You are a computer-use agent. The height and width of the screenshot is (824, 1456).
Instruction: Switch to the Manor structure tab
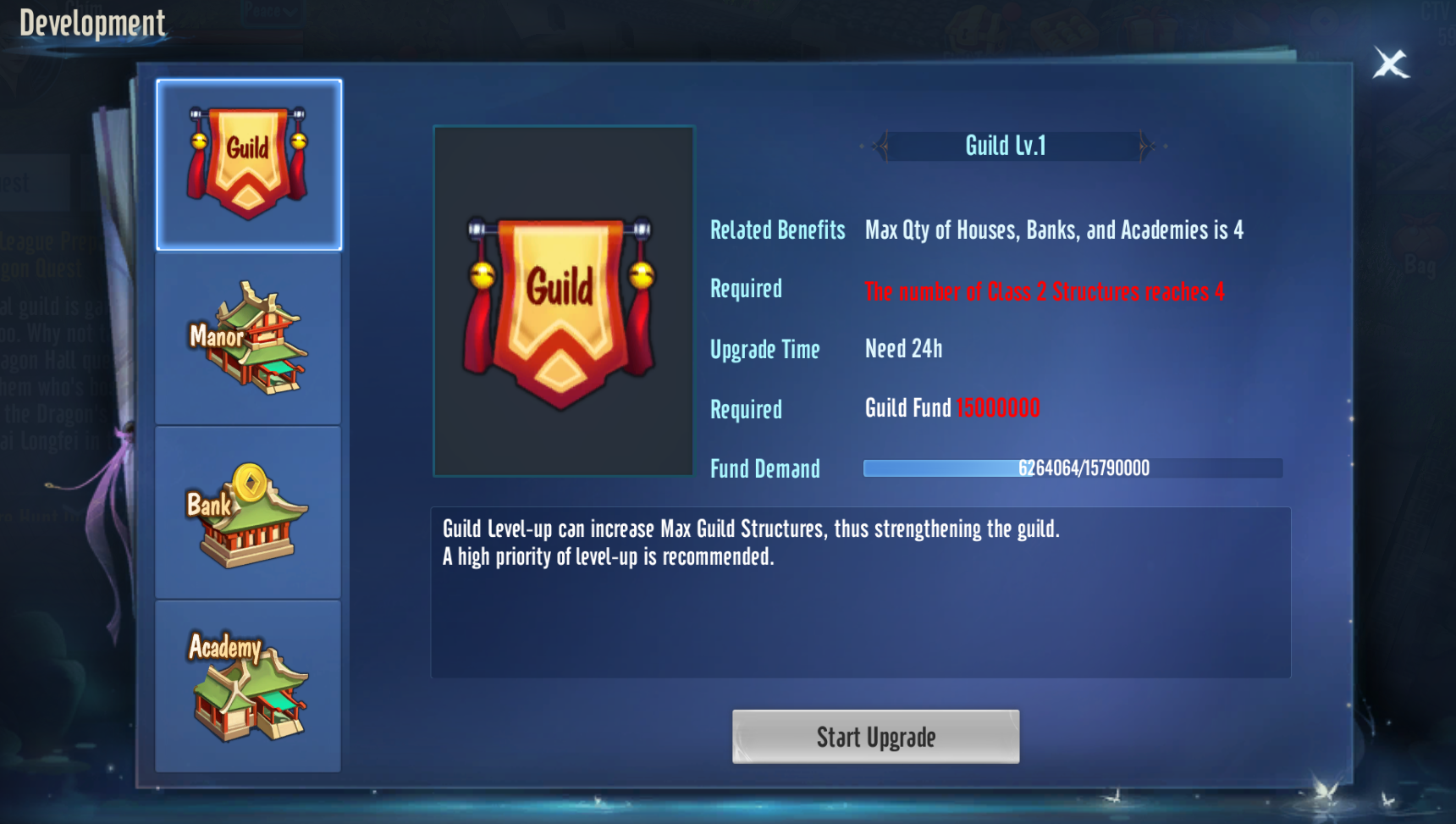pos(249,339)
